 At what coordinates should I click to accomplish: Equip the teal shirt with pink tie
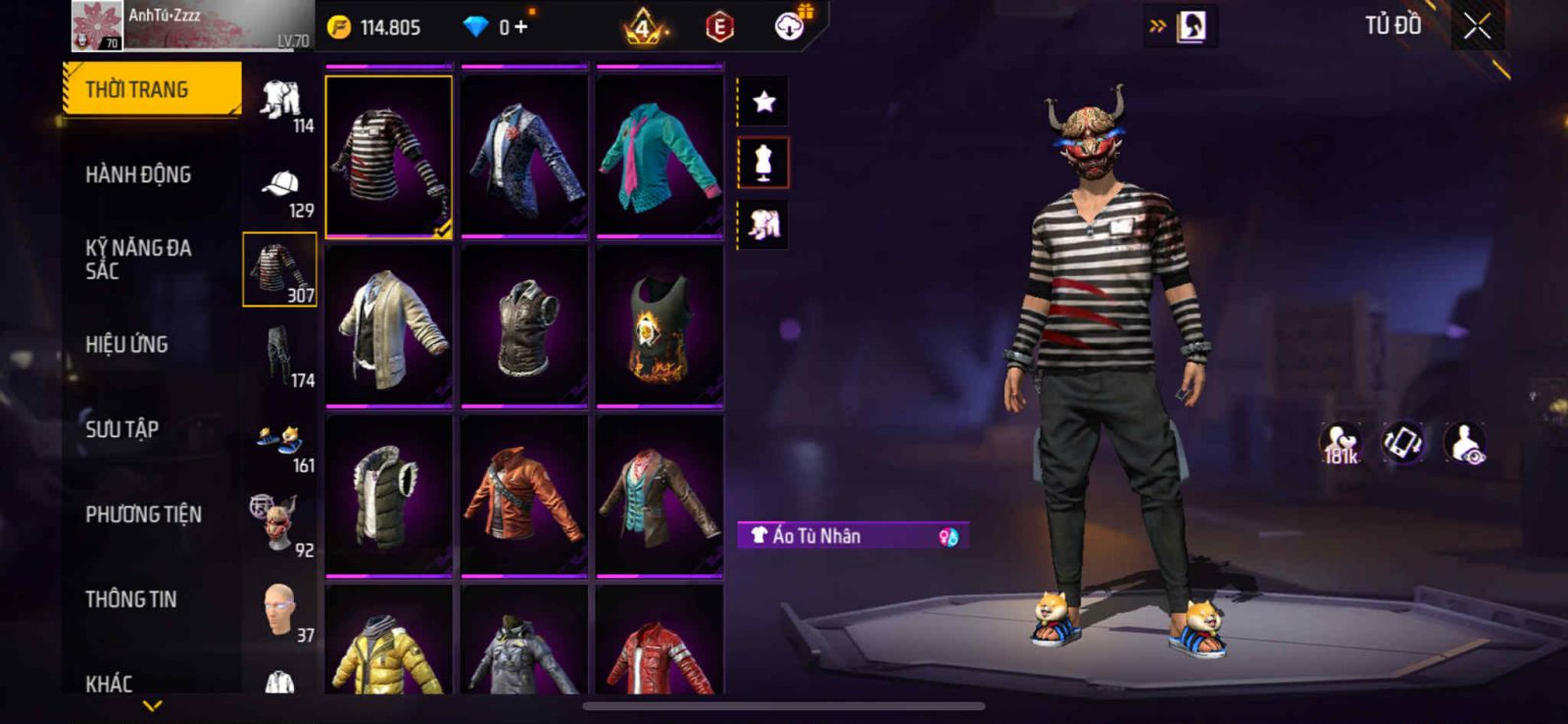click(x=660, y=155)
